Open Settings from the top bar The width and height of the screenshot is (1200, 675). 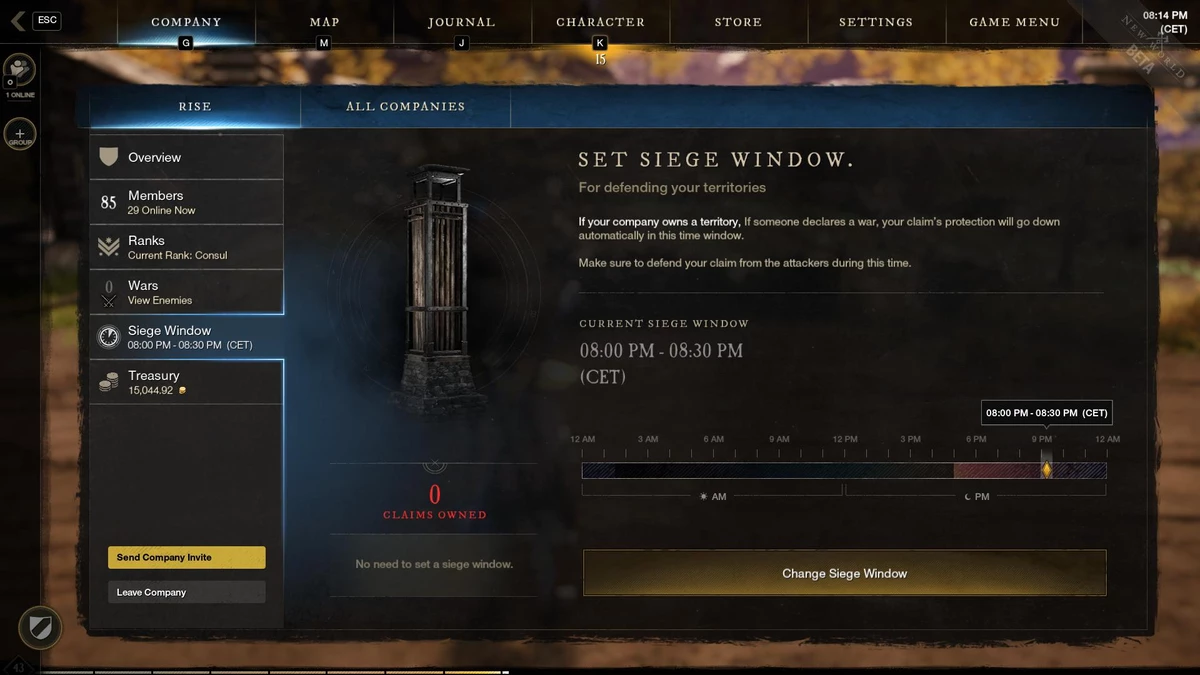[875, 22]
